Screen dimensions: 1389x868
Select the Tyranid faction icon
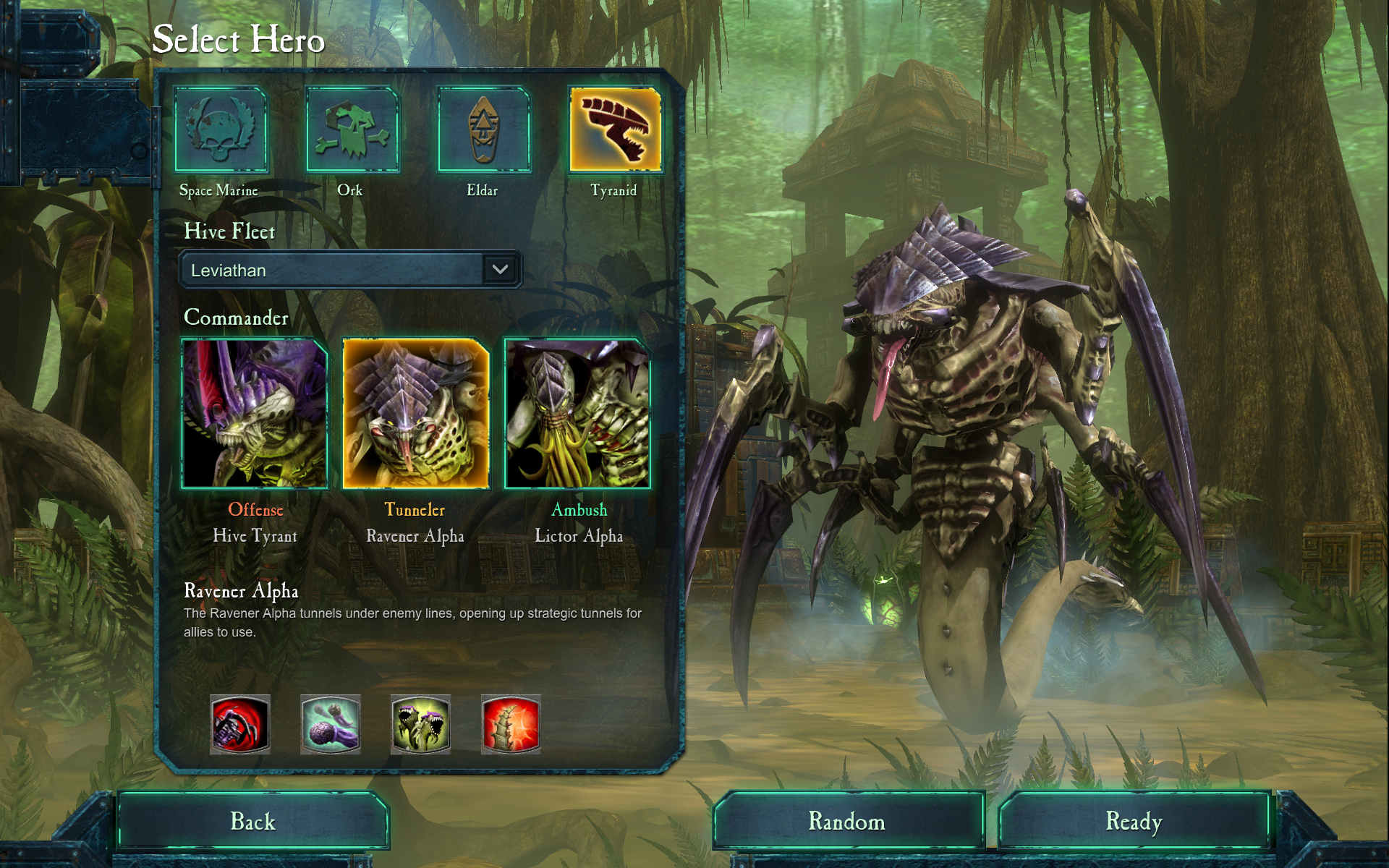point(615,130)
